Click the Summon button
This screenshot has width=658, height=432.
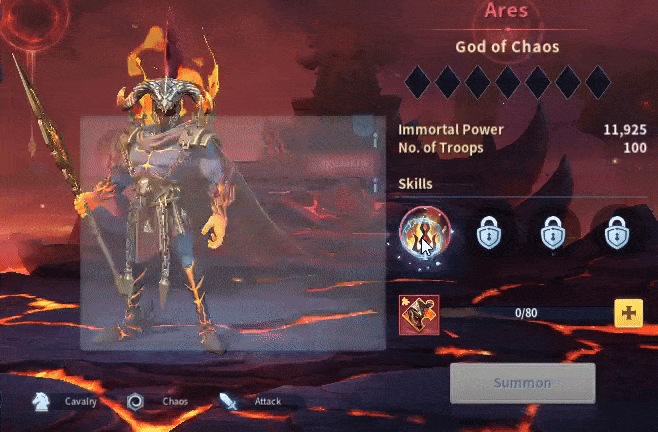pos(522,383)
